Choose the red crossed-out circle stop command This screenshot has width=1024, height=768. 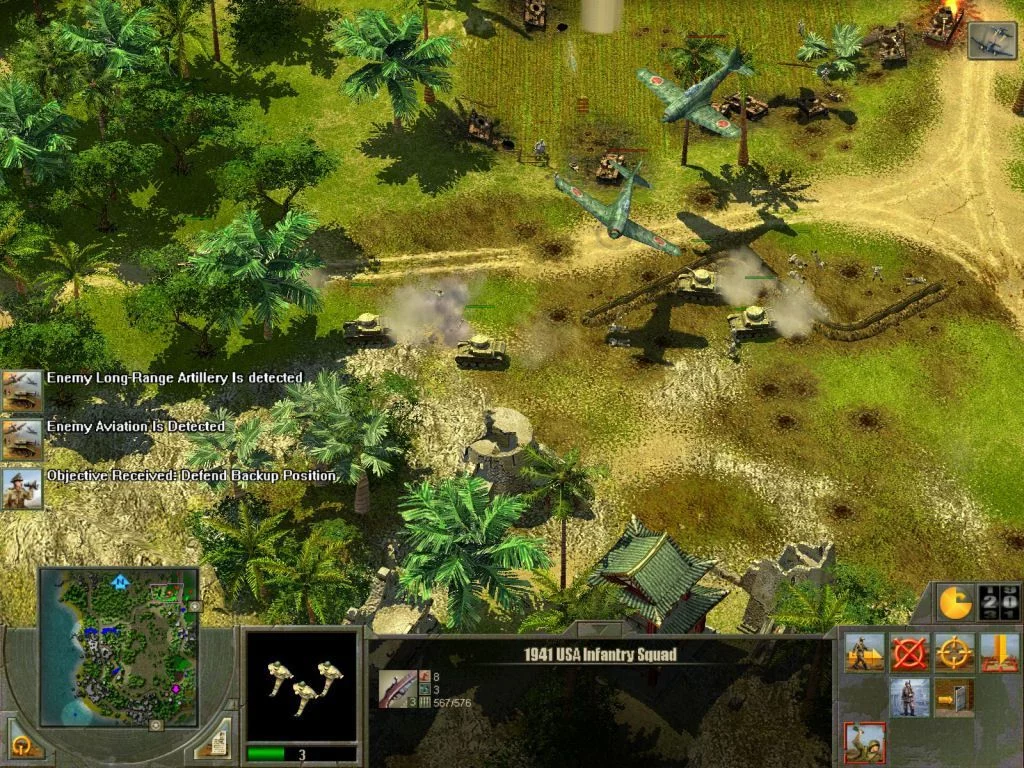(x=910, y=652)
